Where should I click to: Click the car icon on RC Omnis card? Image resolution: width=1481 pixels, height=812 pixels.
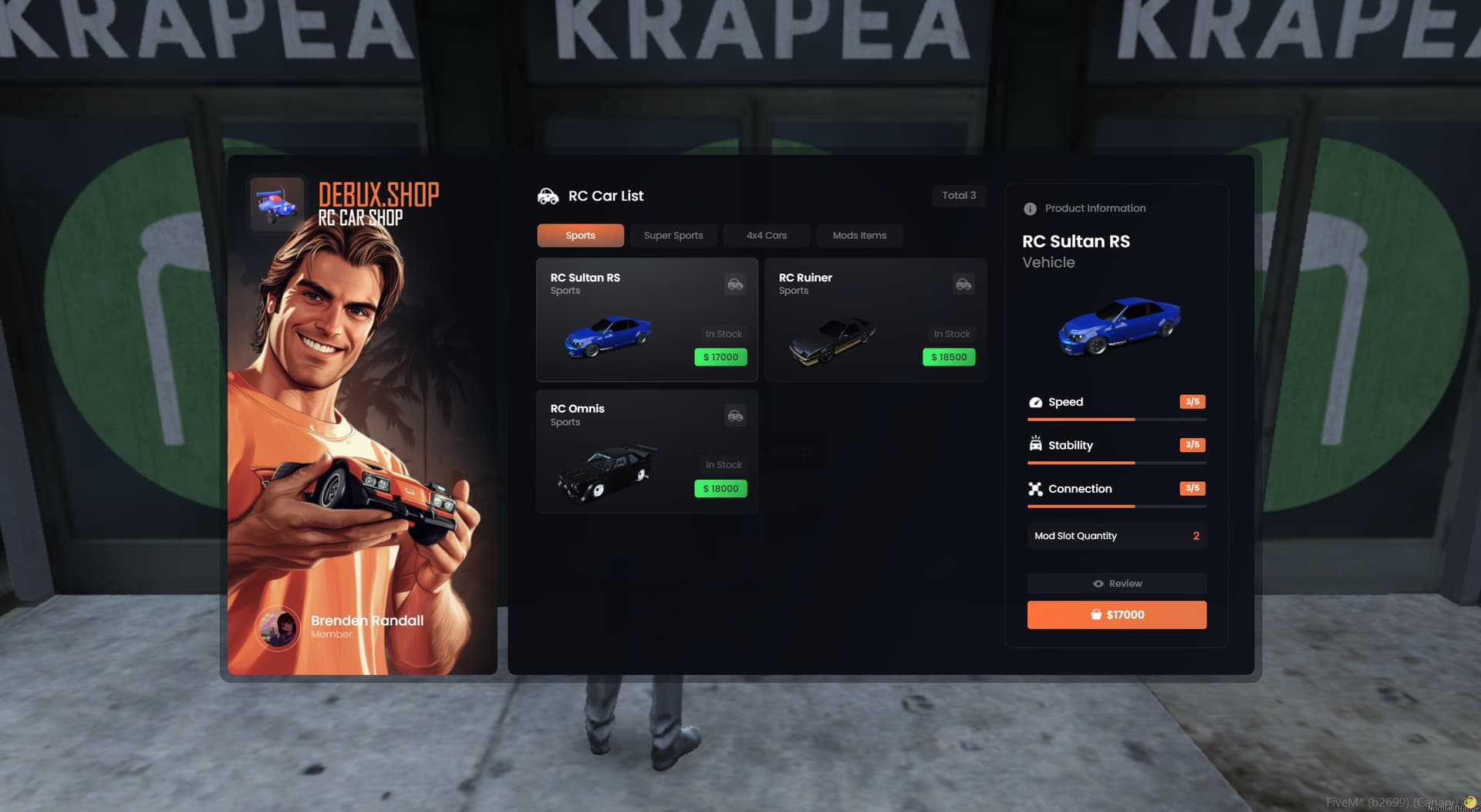[735, 416]
